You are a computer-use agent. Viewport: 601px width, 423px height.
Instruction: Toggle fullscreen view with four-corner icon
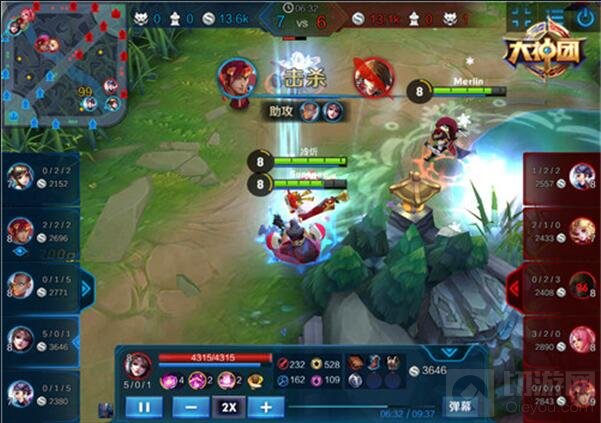pyautogui.click(x=520, y=16)
